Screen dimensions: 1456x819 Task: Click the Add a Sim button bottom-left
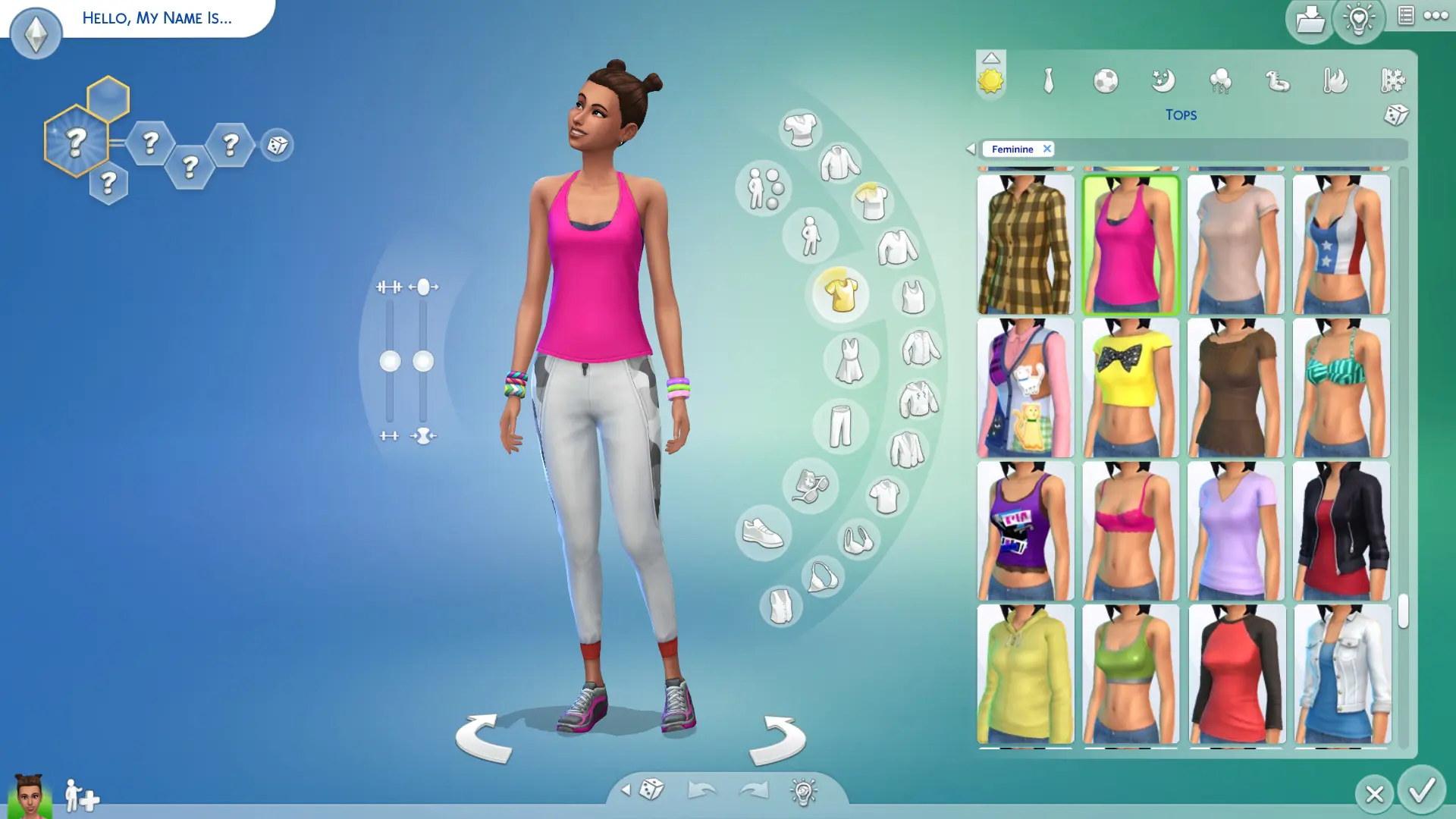coord(80,796)
